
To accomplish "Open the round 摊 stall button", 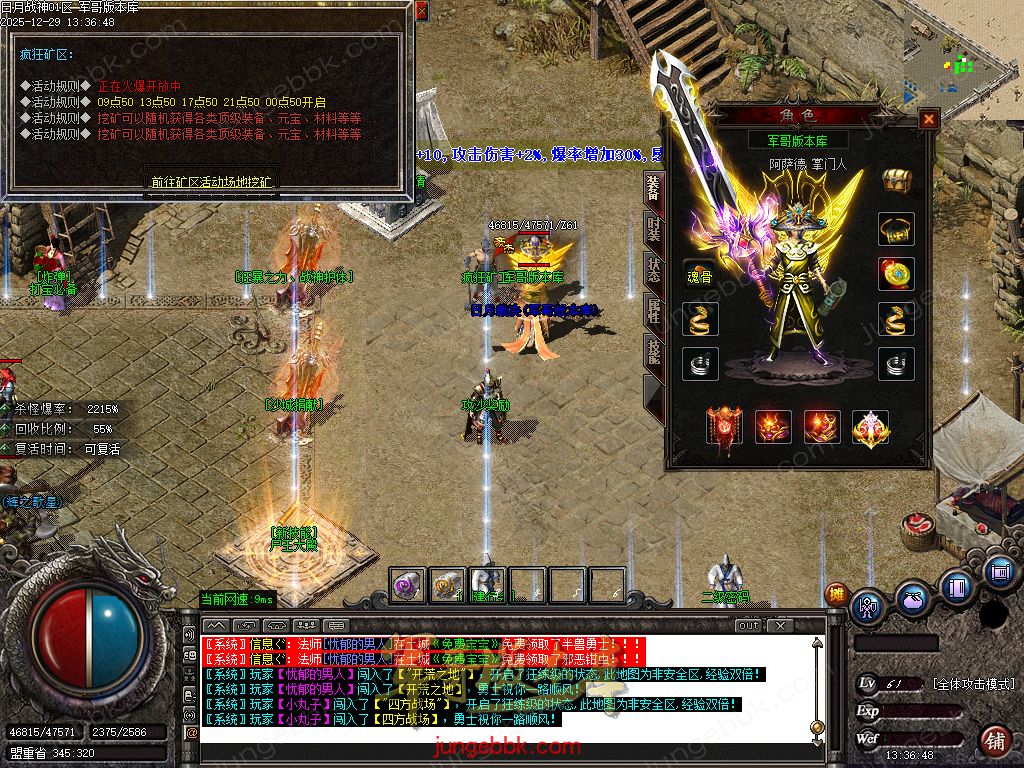I will [836, 594].
